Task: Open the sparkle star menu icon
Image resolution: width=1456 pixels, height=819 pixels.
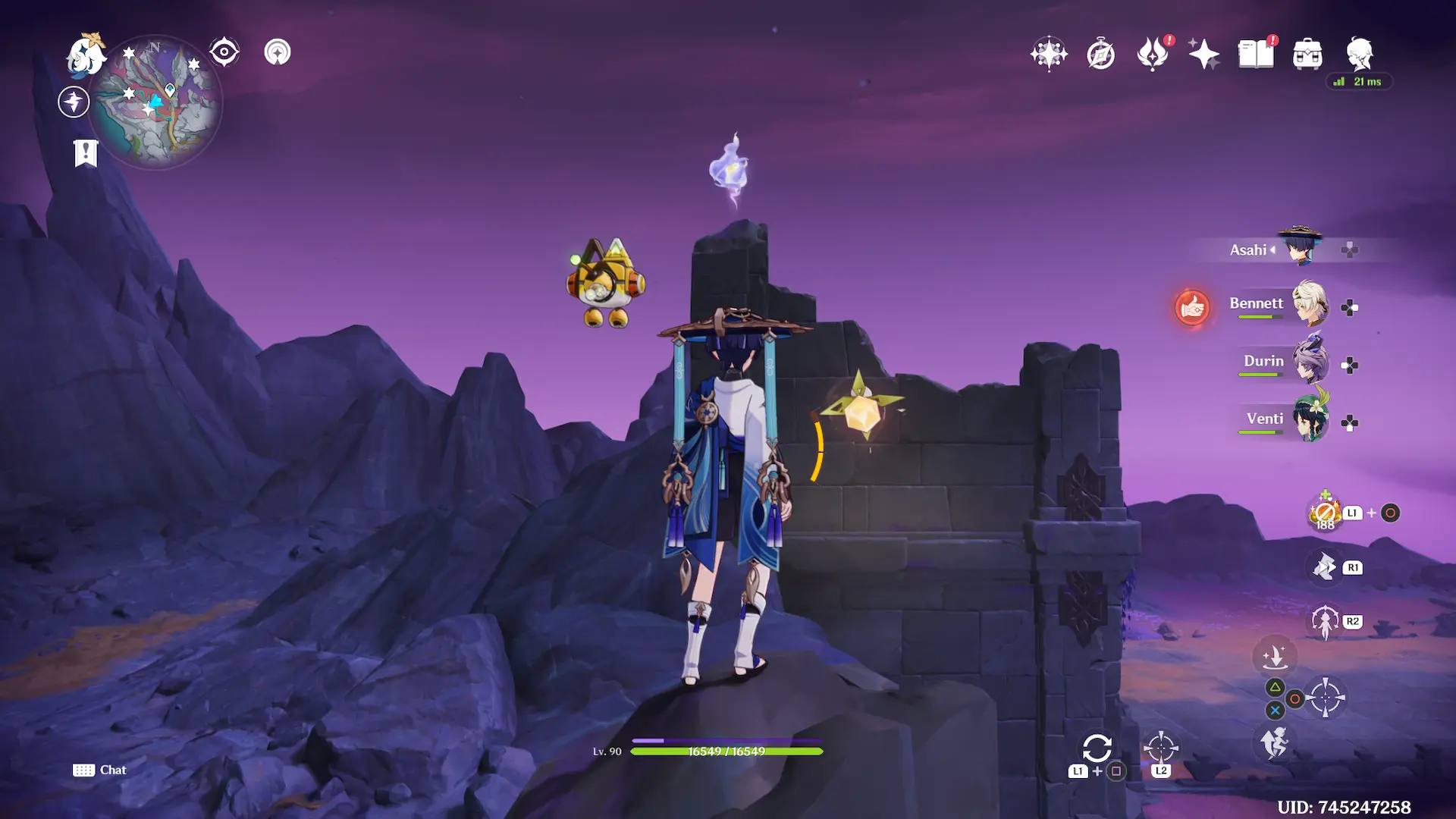Action: pos(1203,55)
